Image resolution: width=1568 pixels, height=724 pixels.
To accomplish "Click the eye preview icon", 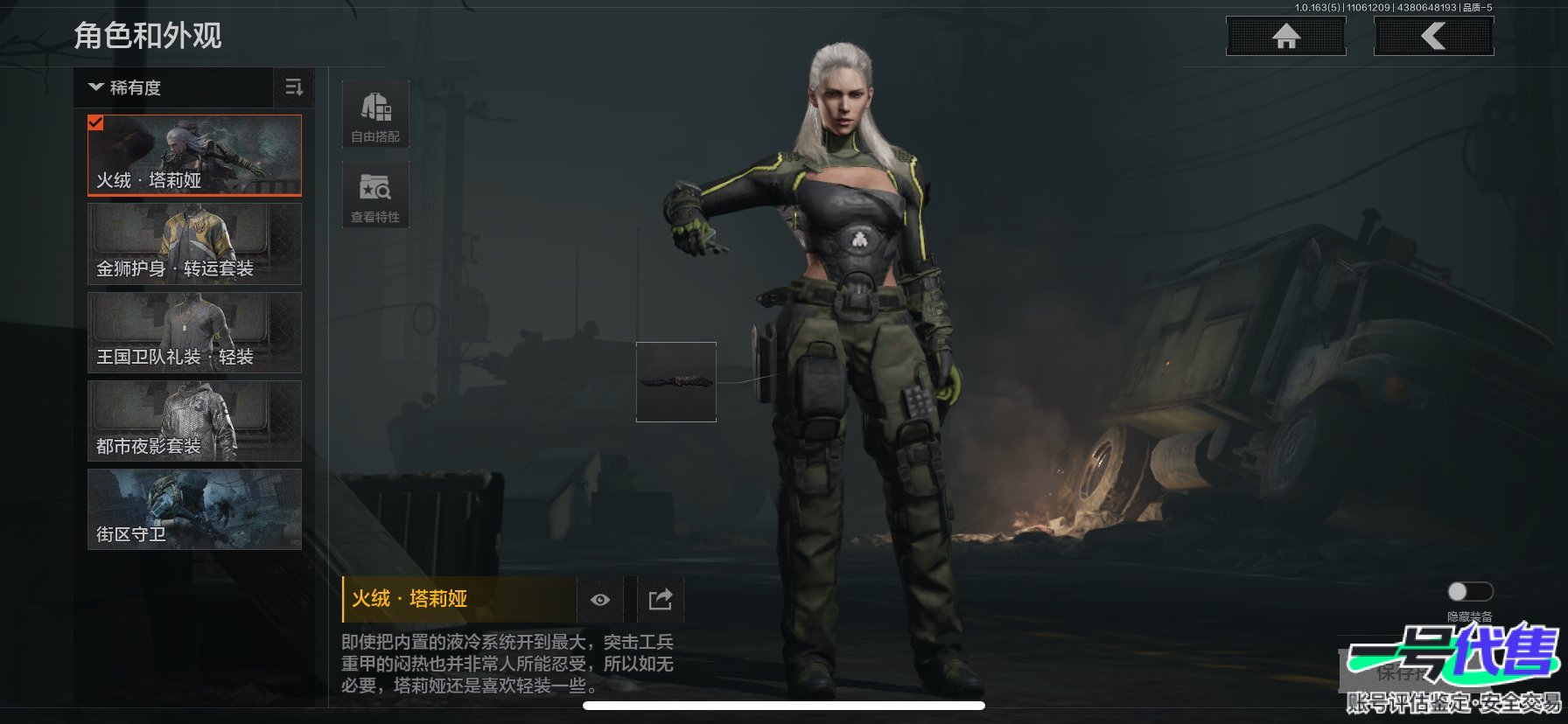I will (x=600, y=599).
